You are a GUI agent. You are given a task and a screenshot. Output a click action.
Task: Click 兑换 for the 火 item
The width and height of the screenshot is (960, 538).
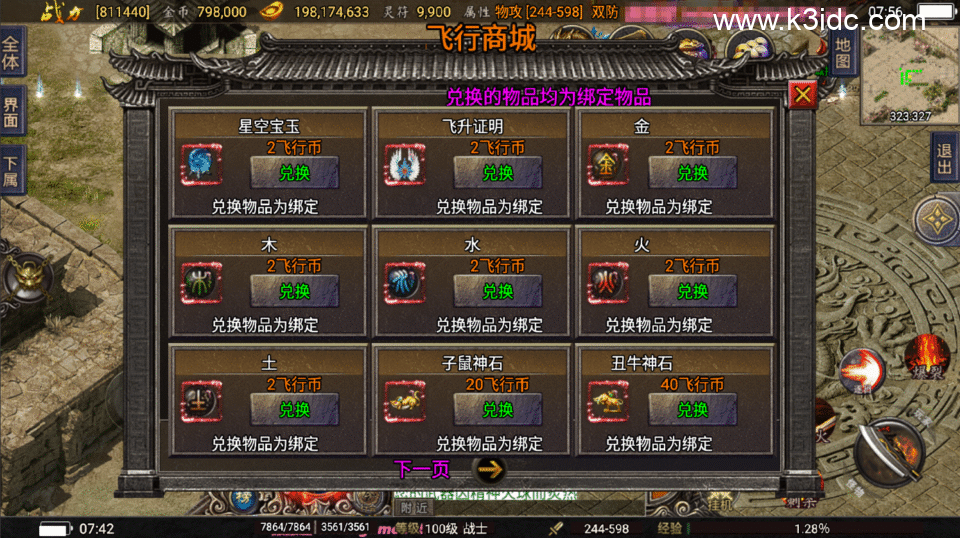692,291
